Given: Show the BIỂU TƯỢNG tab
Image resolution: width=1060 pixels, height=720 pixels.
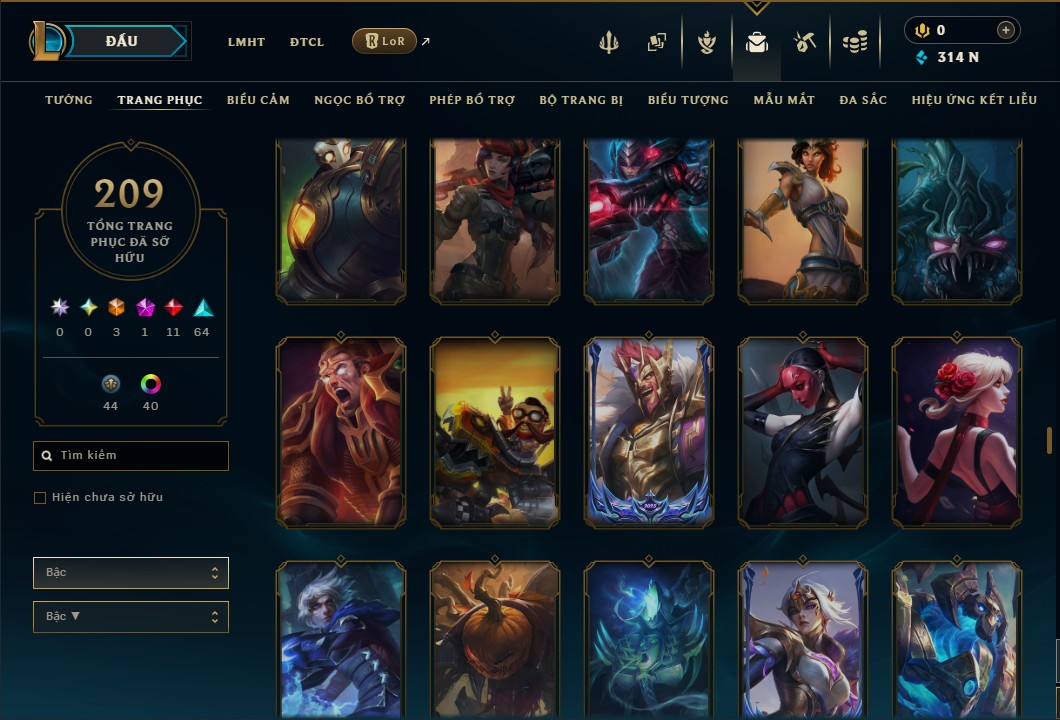Looking at the screenshot, I should pos(688,100).
